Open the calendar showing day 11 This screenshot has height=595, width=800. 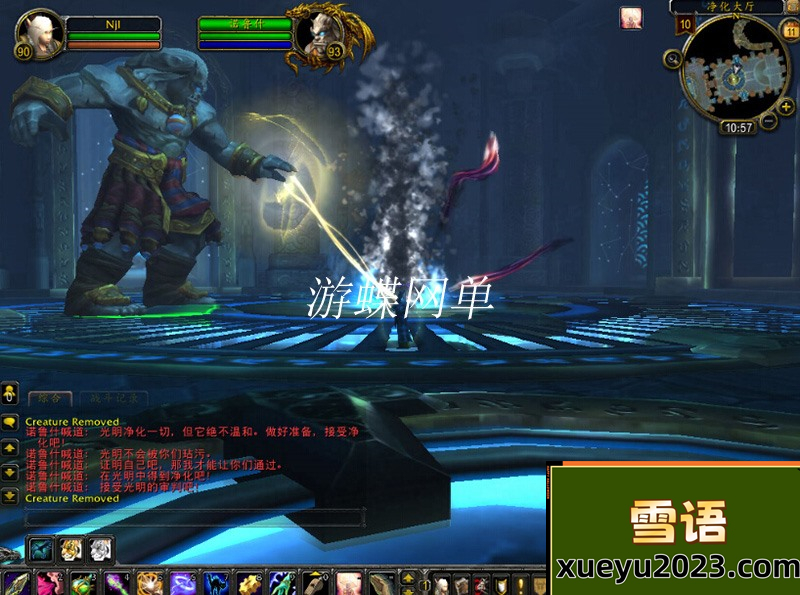click(x=789, y=30)
